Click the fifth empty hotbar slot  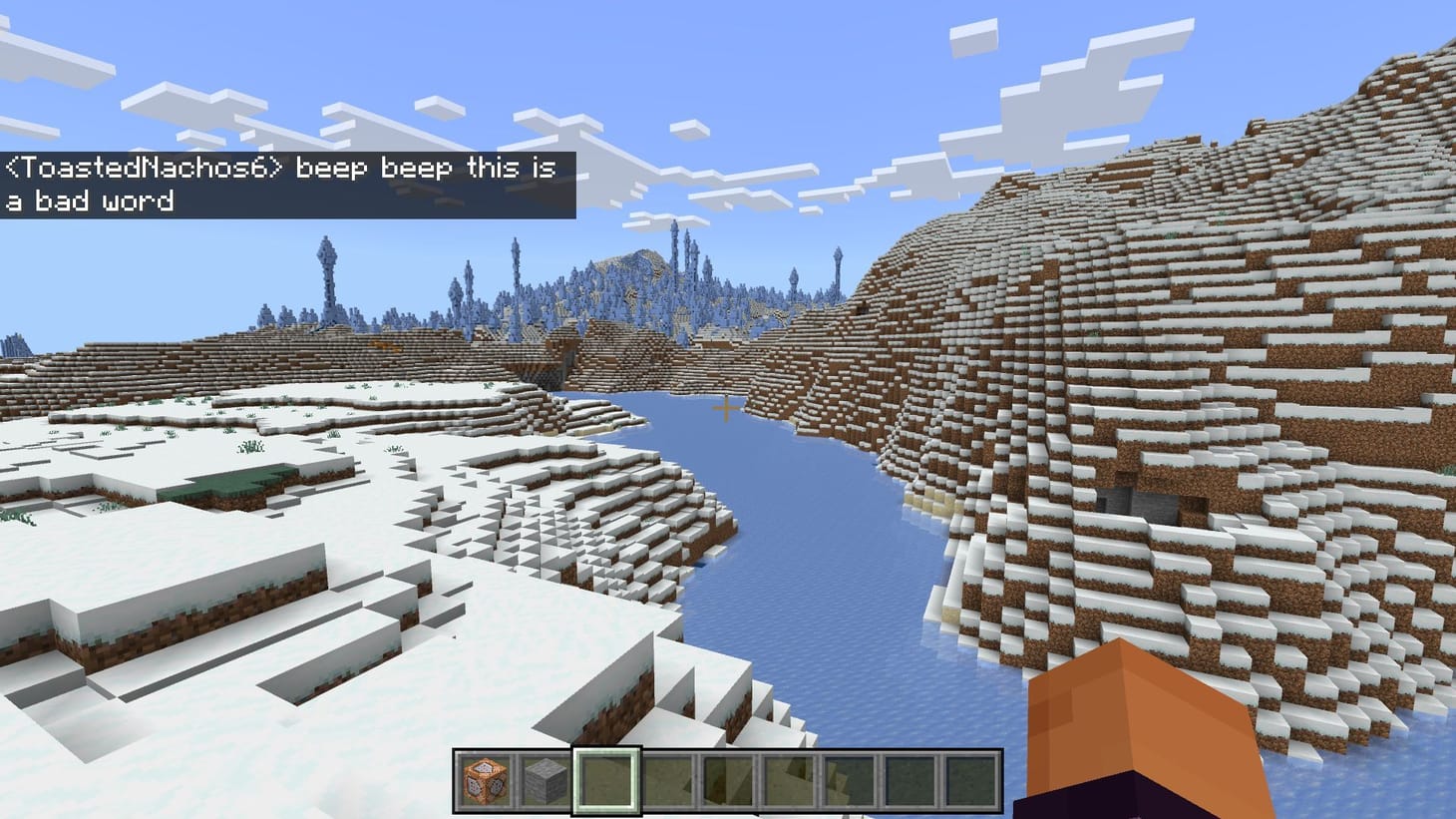(x=727, y=782)
